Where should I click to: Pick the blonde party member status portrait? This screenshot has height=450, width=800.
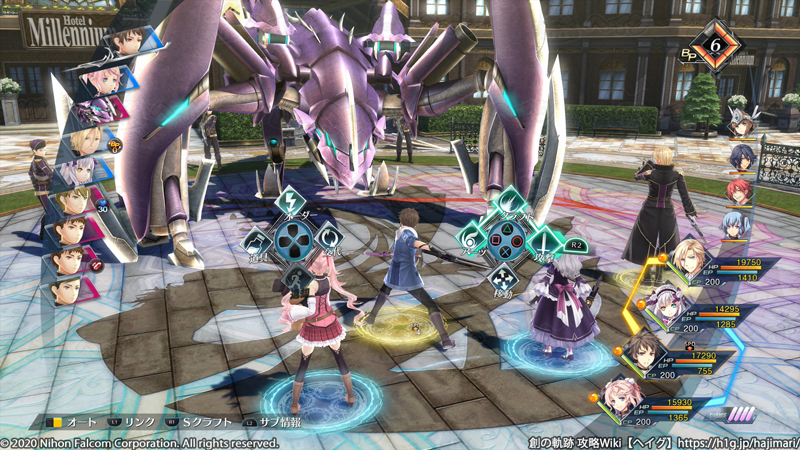tap(688, 262)
